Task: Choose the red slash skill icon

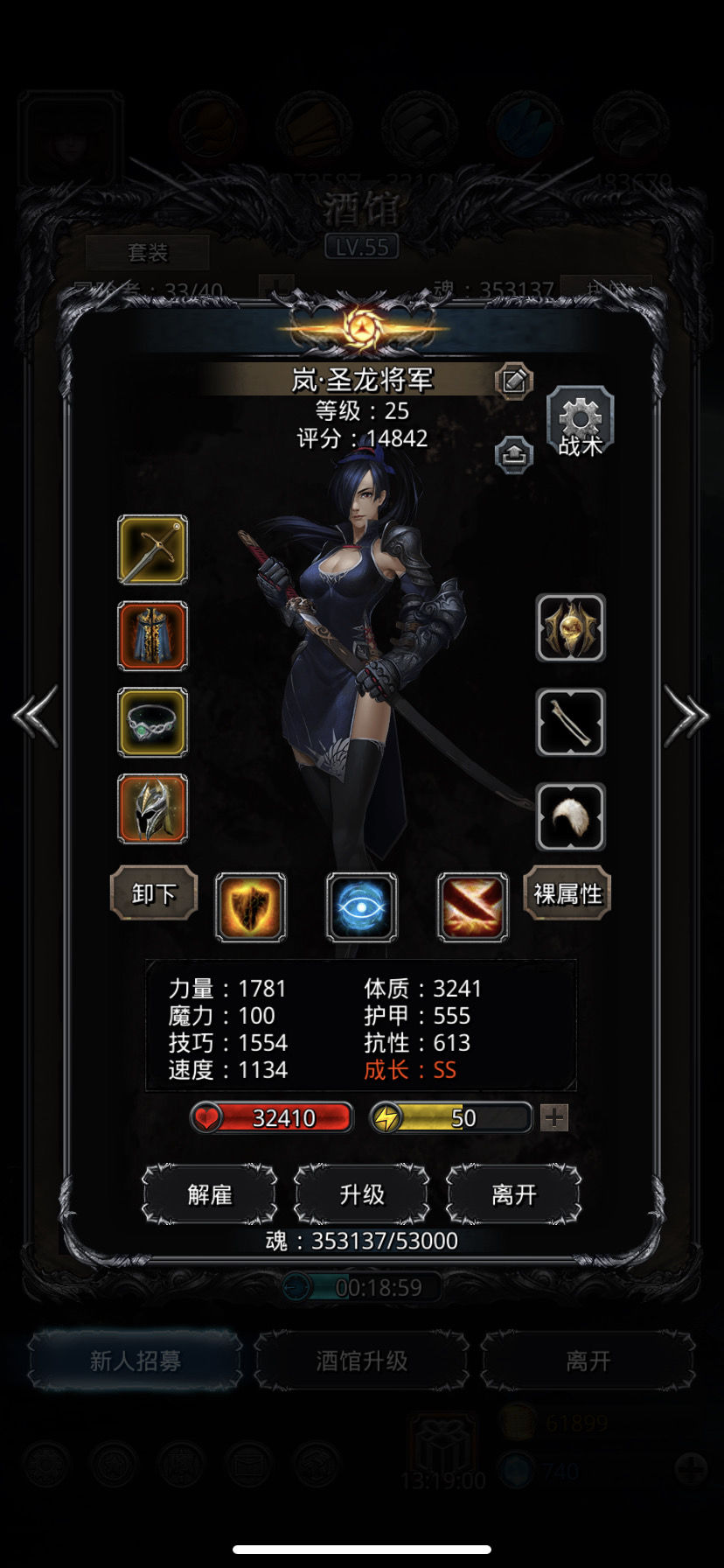Action: click(472, 907)
